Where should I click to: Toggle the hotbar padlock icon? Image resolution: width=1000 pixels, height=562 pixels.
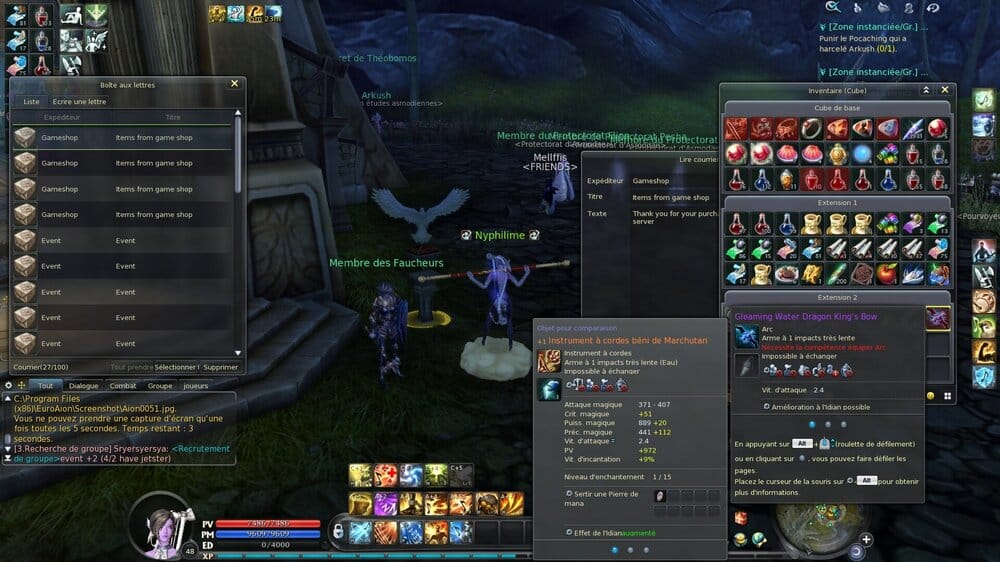click(338, 530)
